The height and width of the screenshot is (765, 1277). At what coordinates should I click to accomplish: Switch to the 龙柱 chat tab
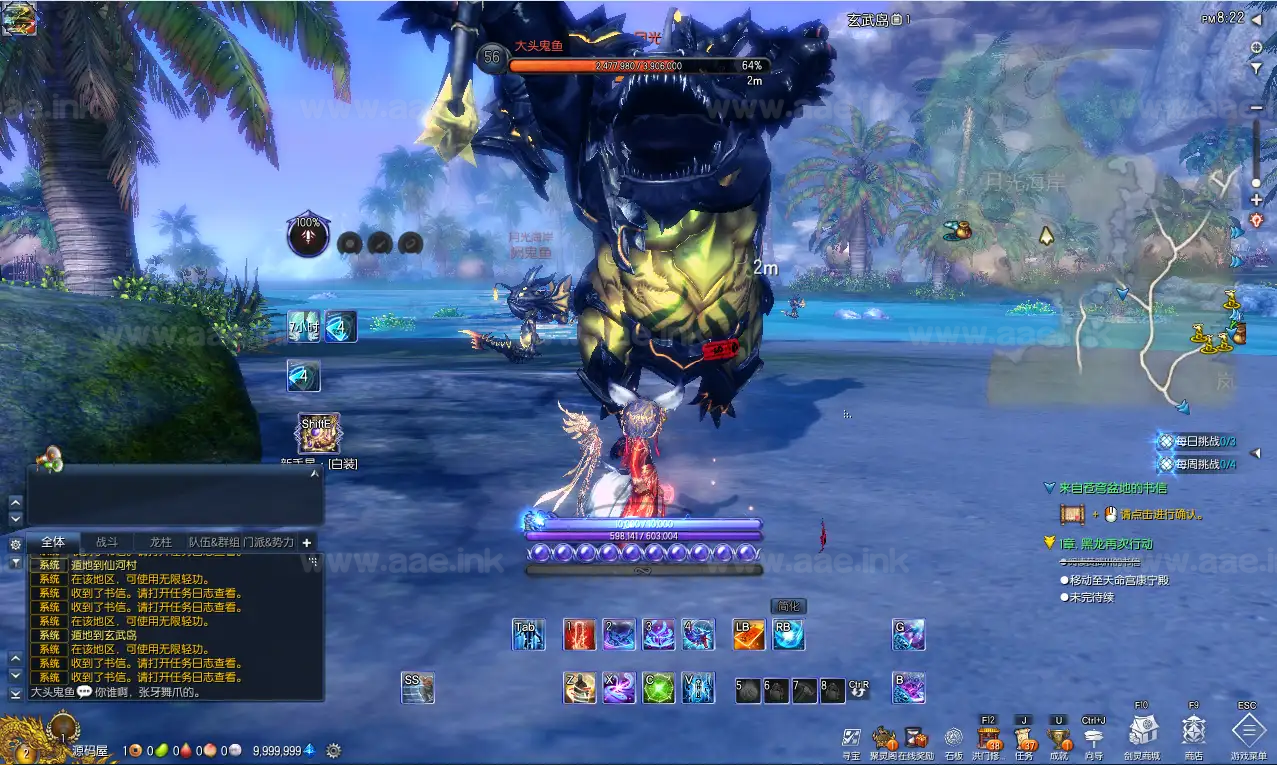(x=160, y=542)
